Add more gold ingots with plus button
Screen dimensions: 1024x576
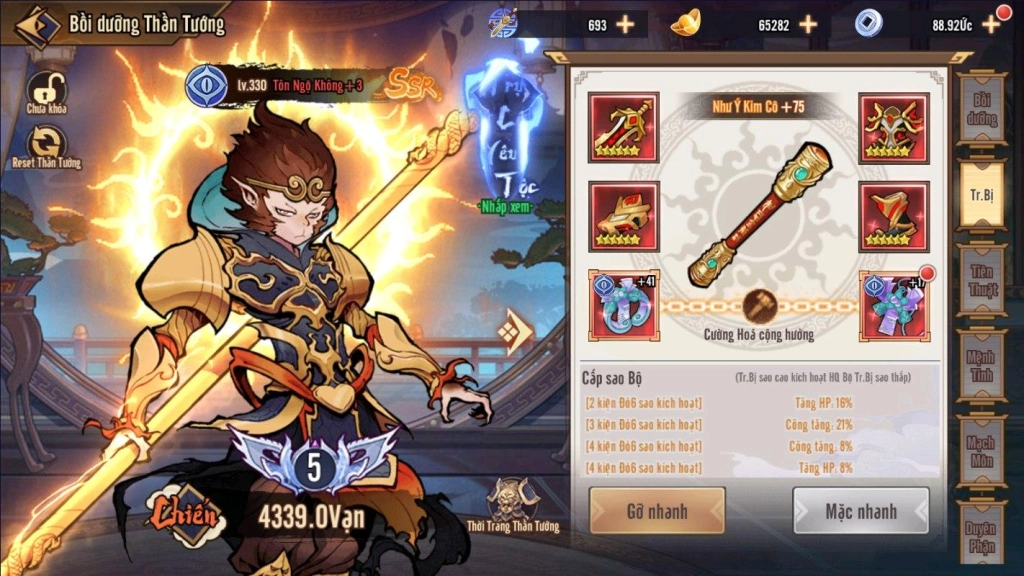[808, 24]
